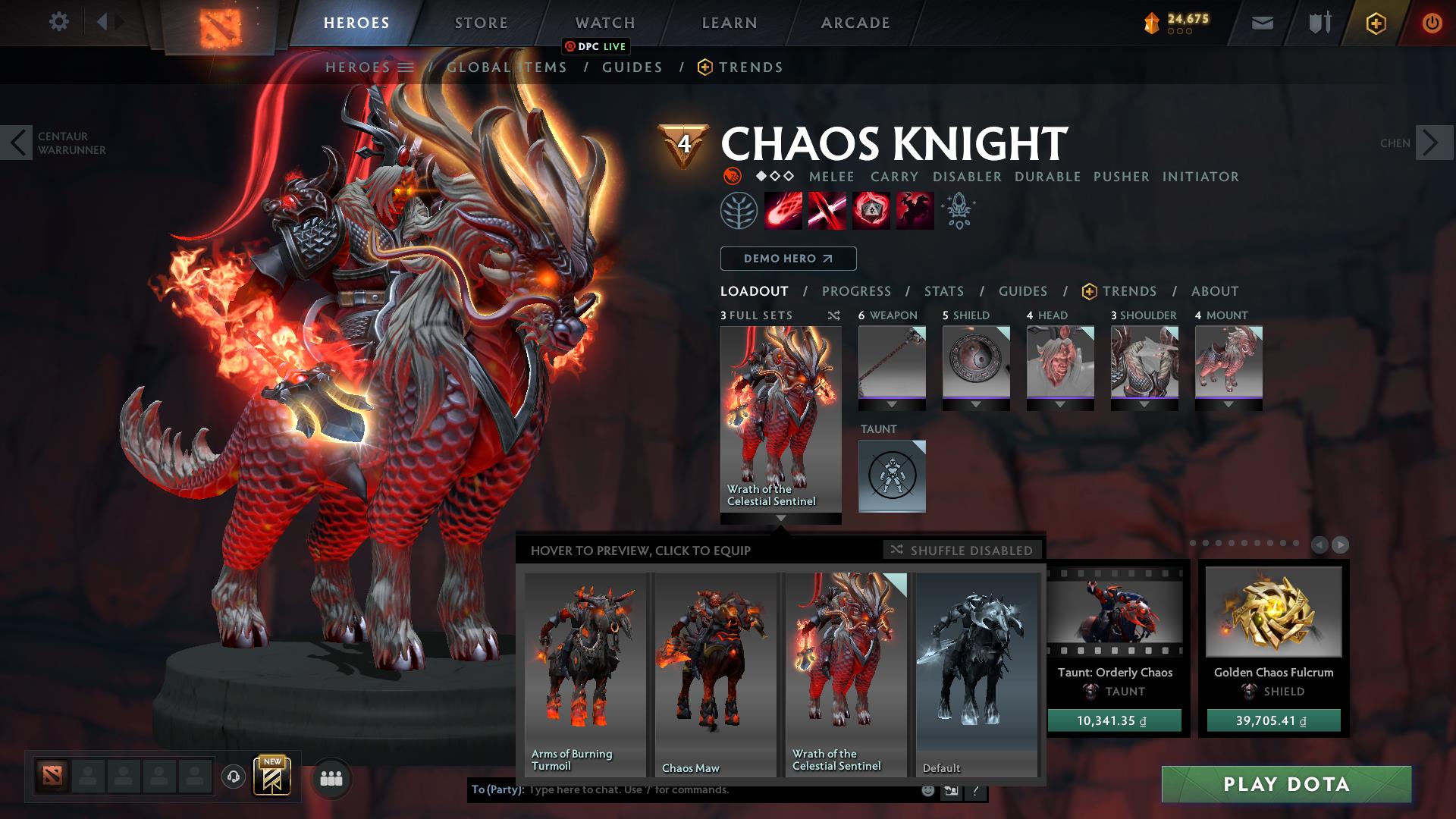Go to the Arcade tab

[855, 23]
